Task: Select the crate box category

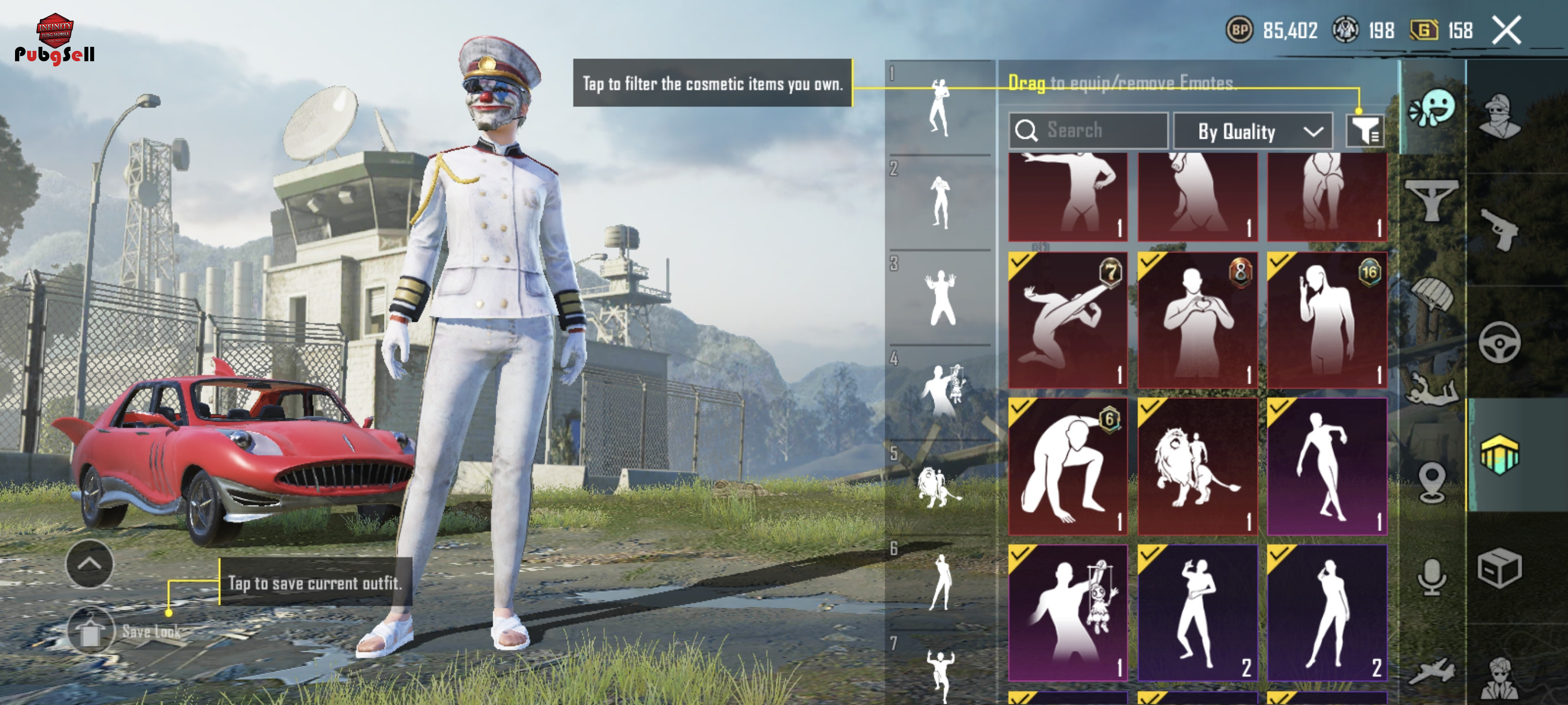Action: click(x=1499, y=569)
